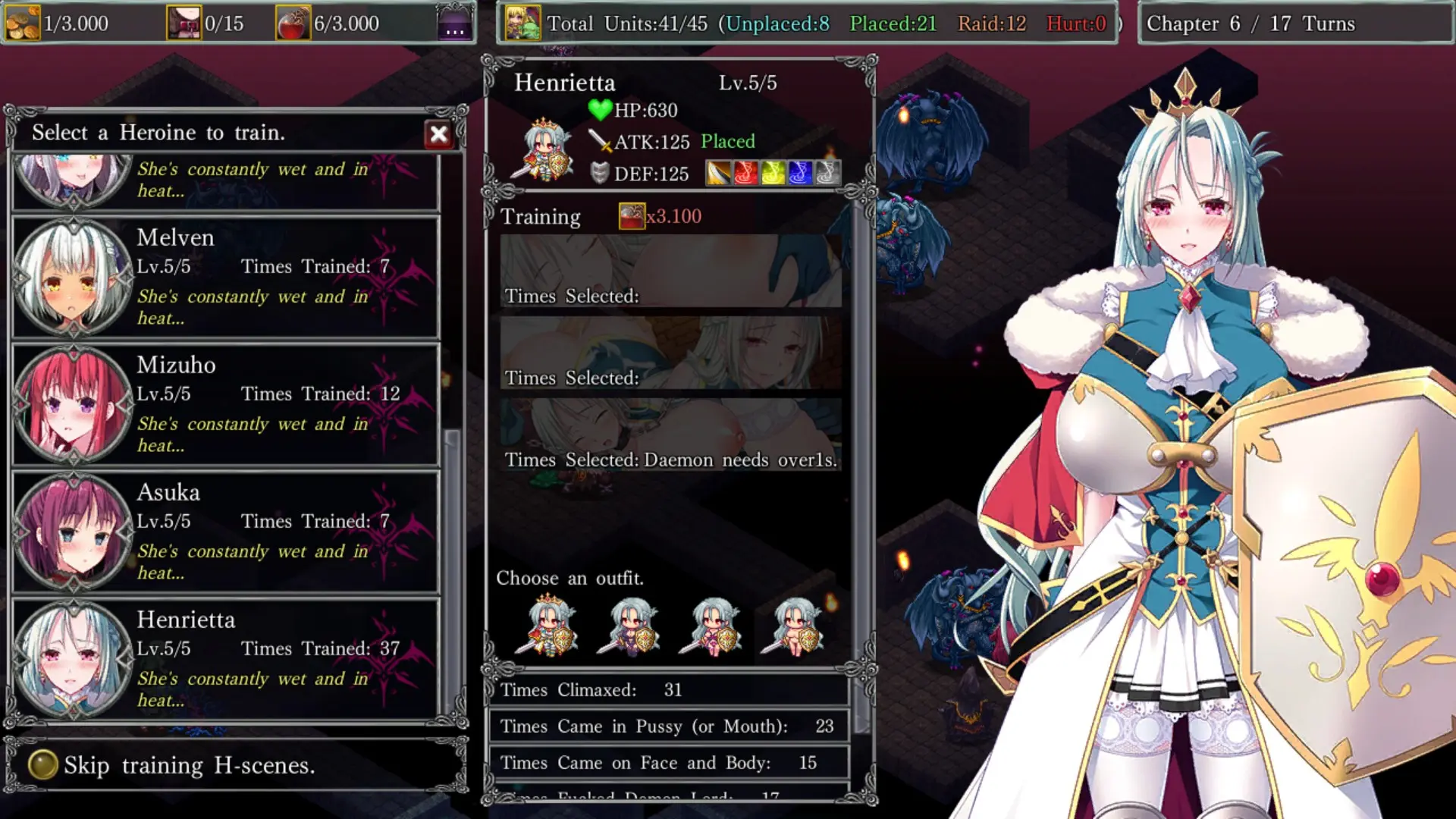This screenshot has height=819, width=1456.
Task: Choose Mizuho to train
Action: point(225,404)
